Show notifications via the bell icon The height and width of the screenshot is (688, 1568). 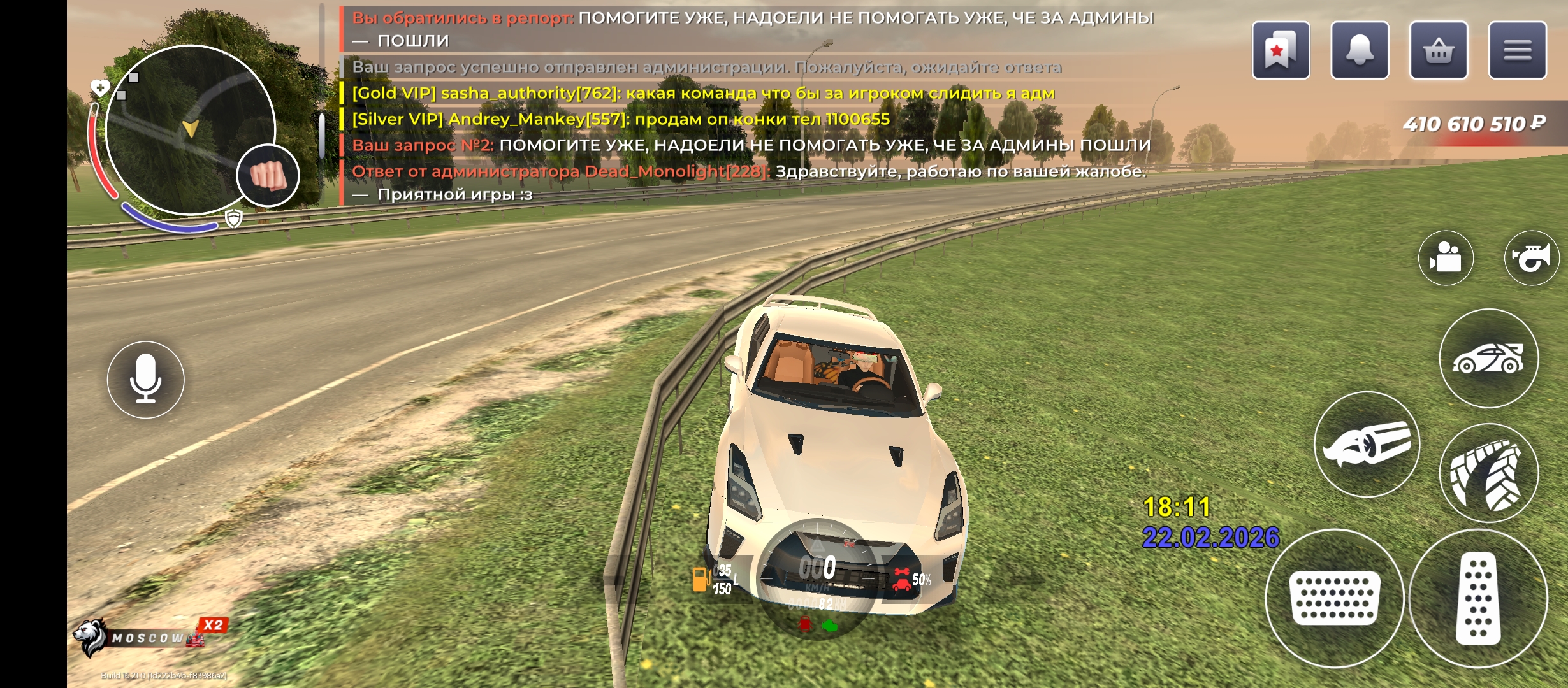pyautogui.click(x=1360, y=50)
